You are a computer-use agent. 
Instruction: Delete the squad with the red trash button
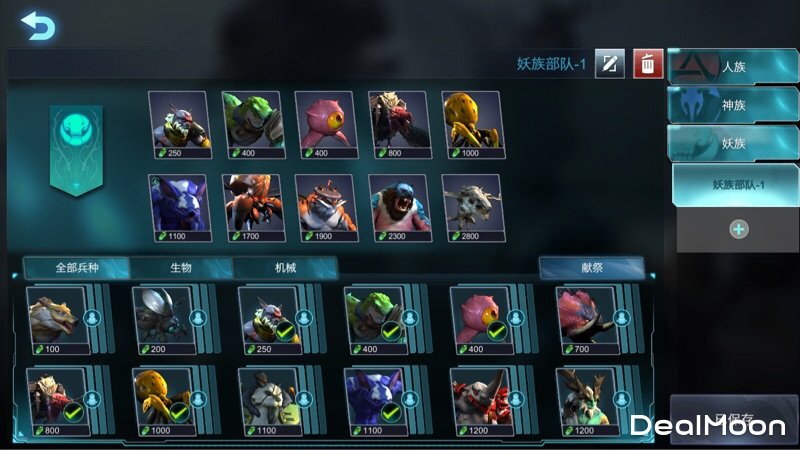(x=648, y=64)
